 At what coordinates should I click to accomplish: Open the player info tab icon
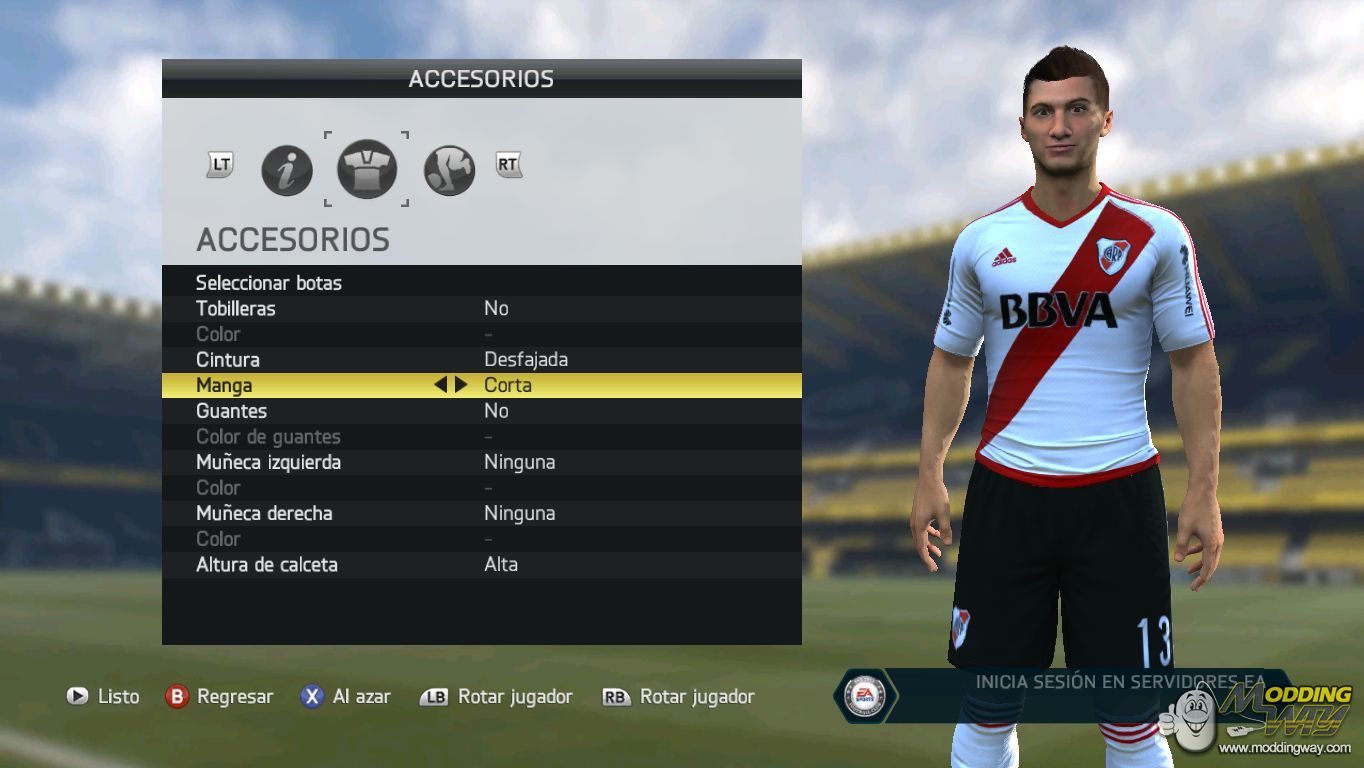point(287,170)
